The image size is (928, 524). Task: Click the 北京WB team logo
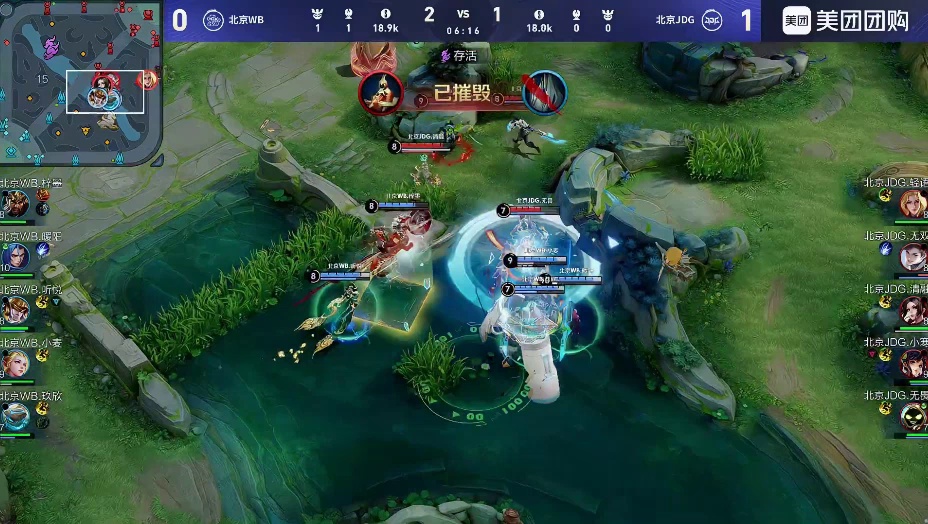coord(212,20)
